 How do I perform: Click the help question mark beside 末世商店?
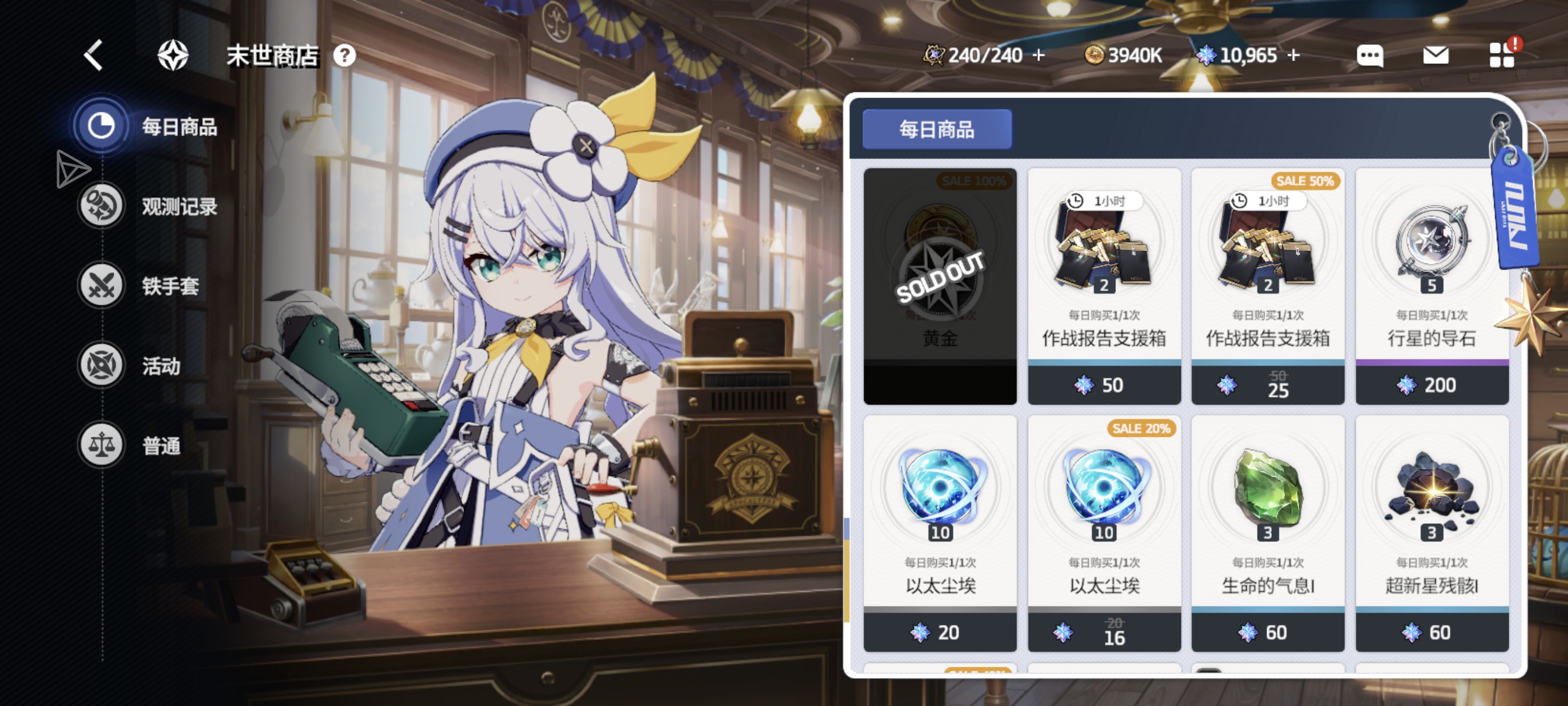[x=345, y=55]
